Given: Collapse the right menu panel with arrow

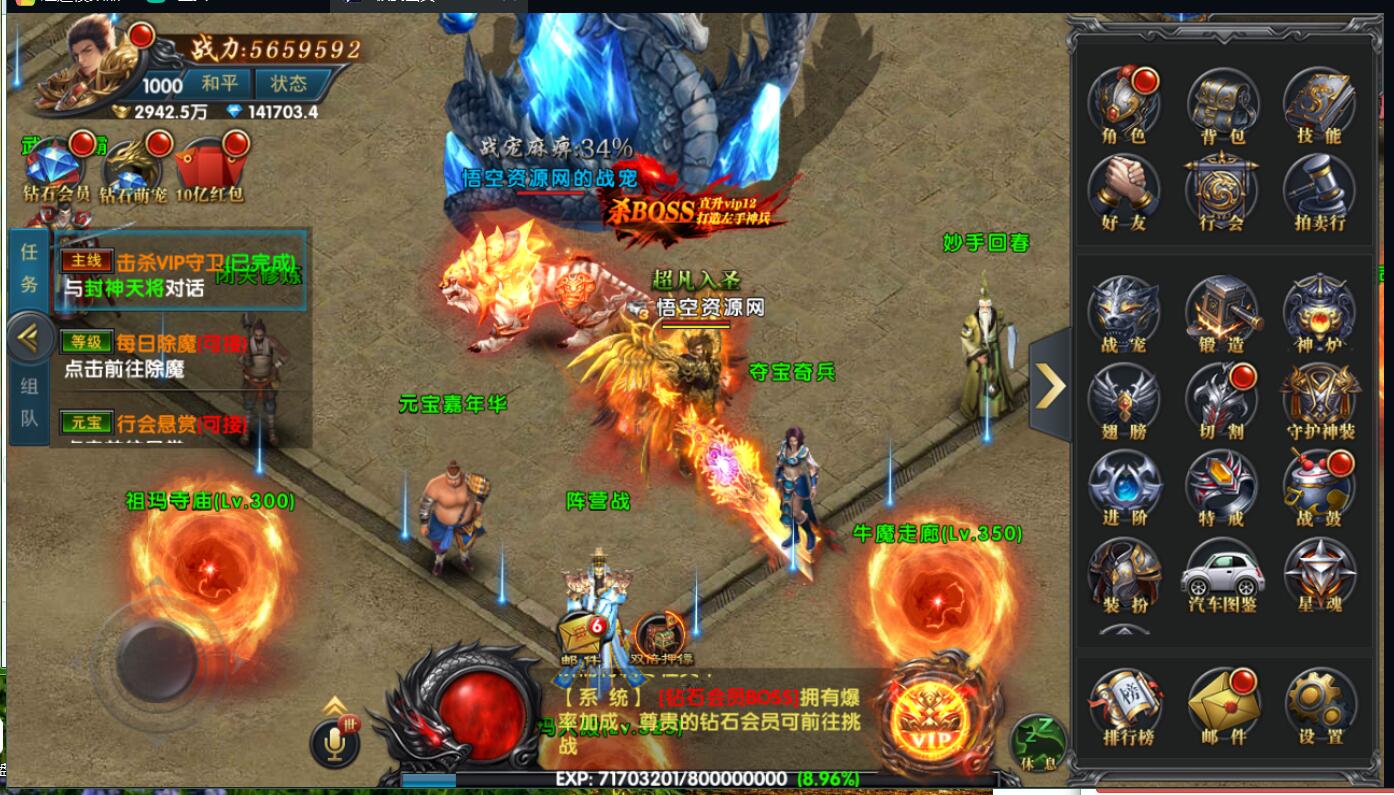Looking at the screenshot, I should pos(1050,386).
